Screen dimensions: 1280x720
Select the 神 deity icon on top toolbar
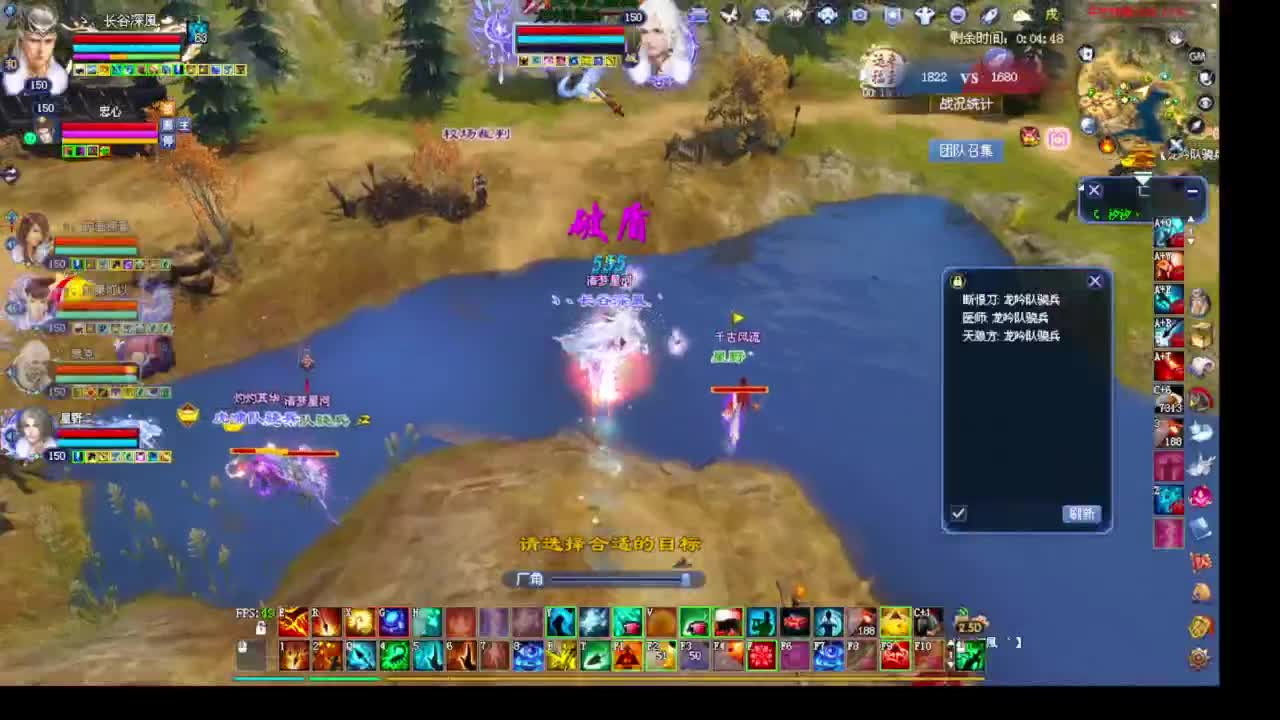point(794,15)
